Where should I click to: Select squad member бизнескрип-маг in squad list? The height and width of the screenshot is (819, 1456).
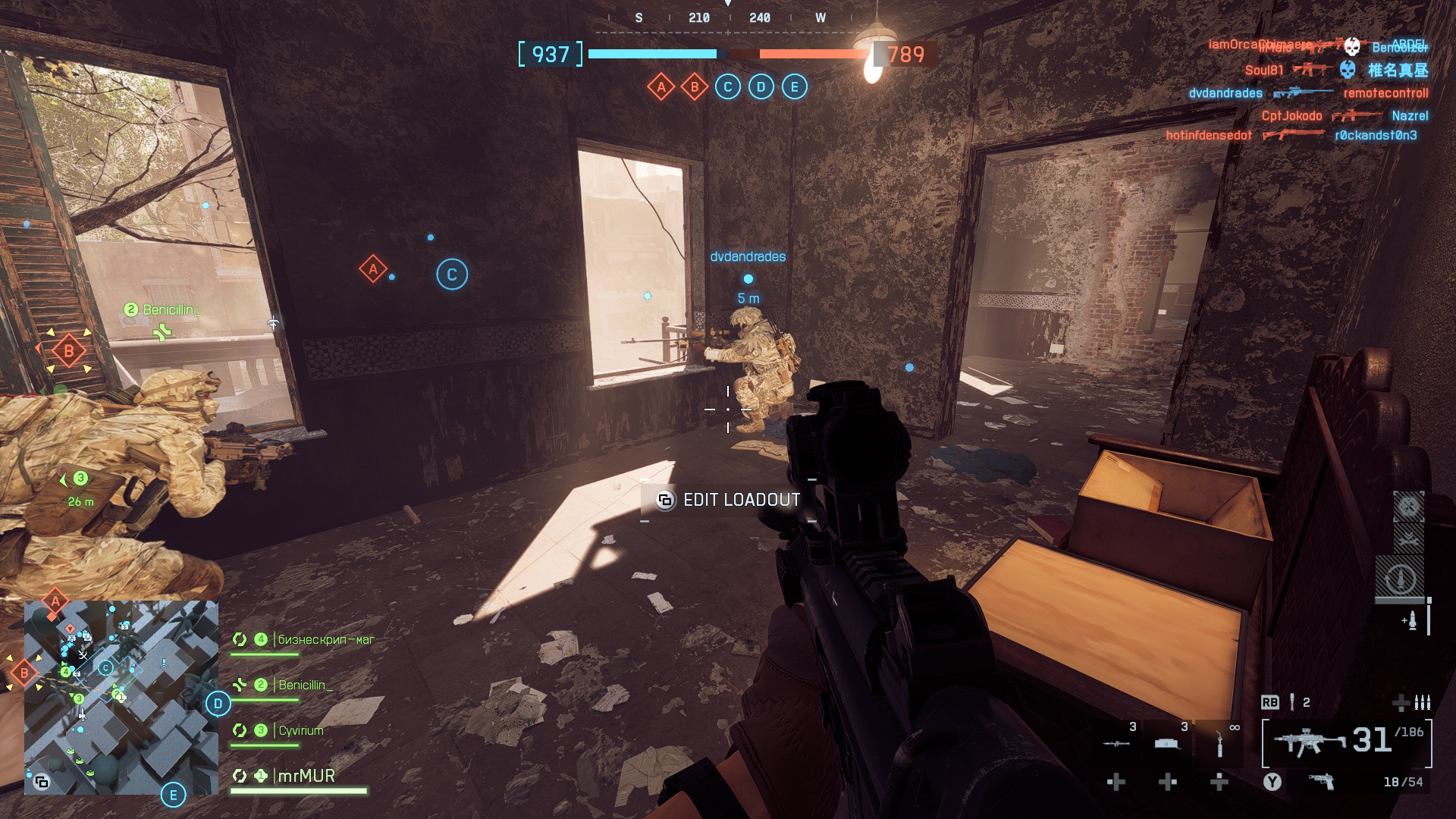(325, 640)
